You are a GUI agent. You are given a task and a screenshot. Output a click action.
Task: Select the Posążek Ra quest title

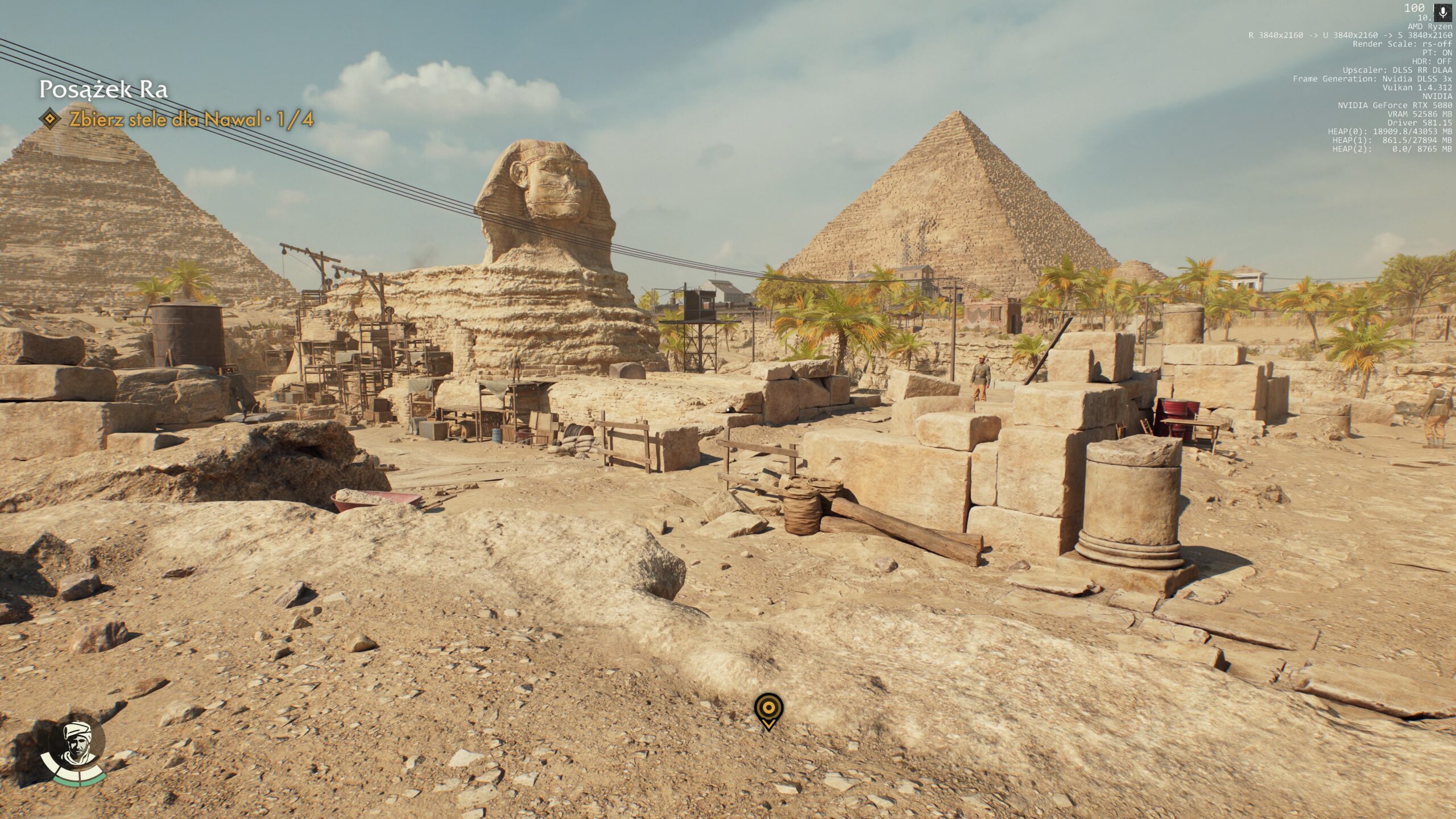point(103,90)
